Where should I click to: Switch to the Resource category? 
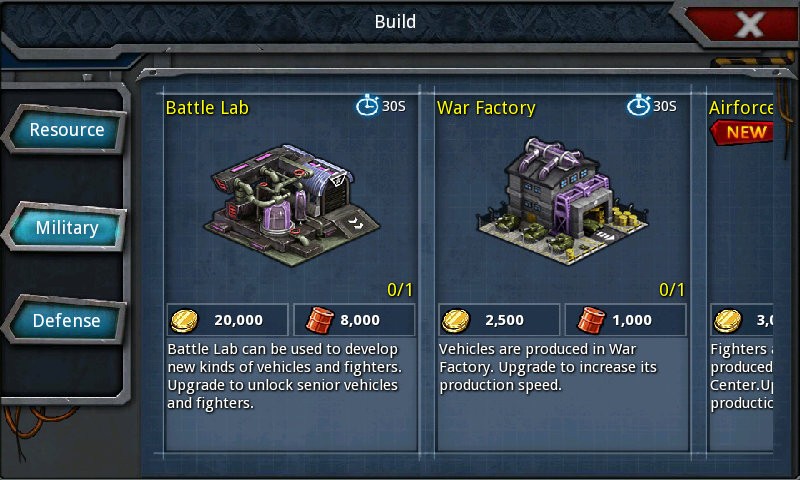[x=66, y=130]
